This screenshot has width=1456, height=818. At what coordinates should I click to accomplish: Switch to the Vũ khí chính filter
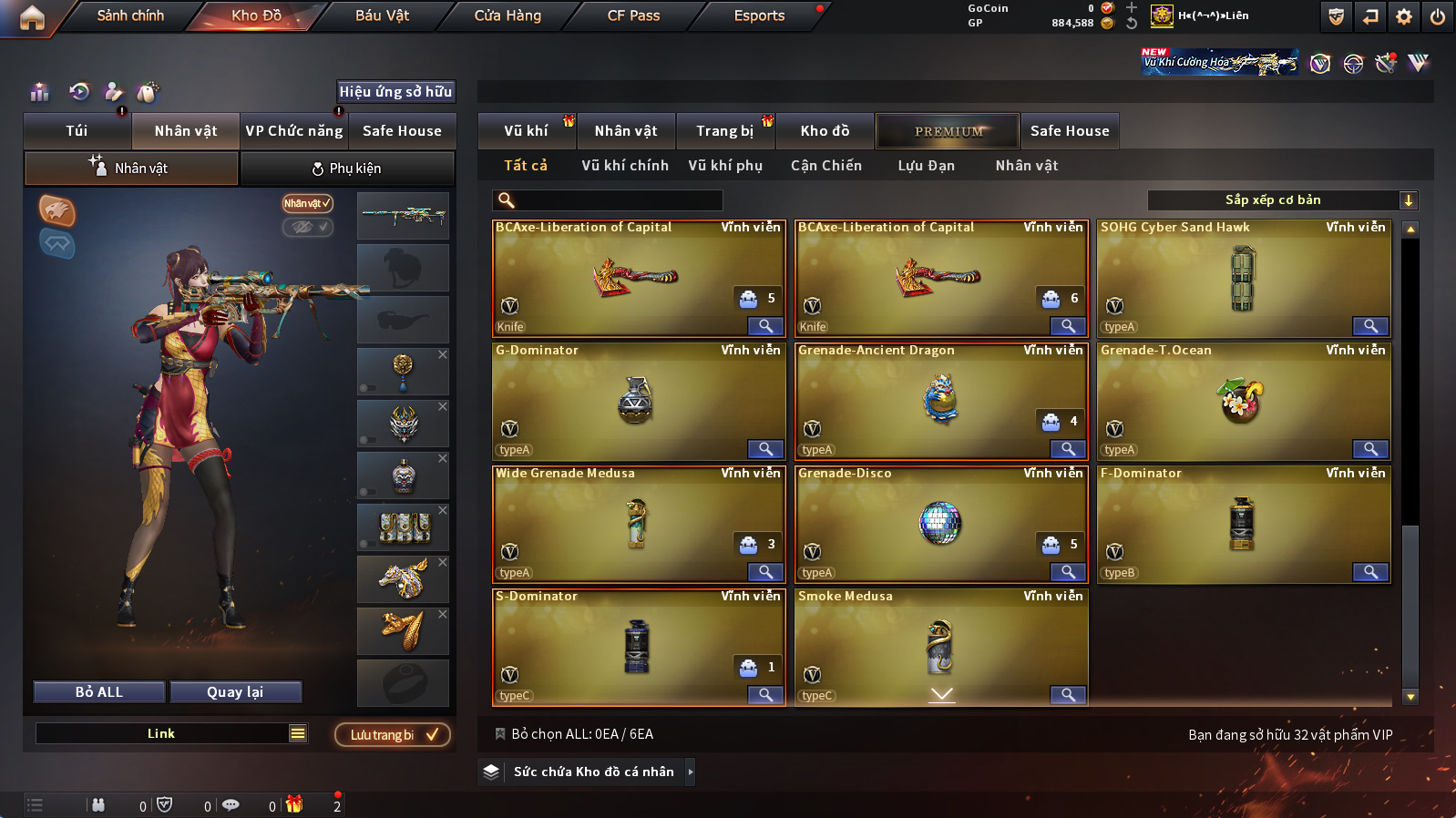625,166
